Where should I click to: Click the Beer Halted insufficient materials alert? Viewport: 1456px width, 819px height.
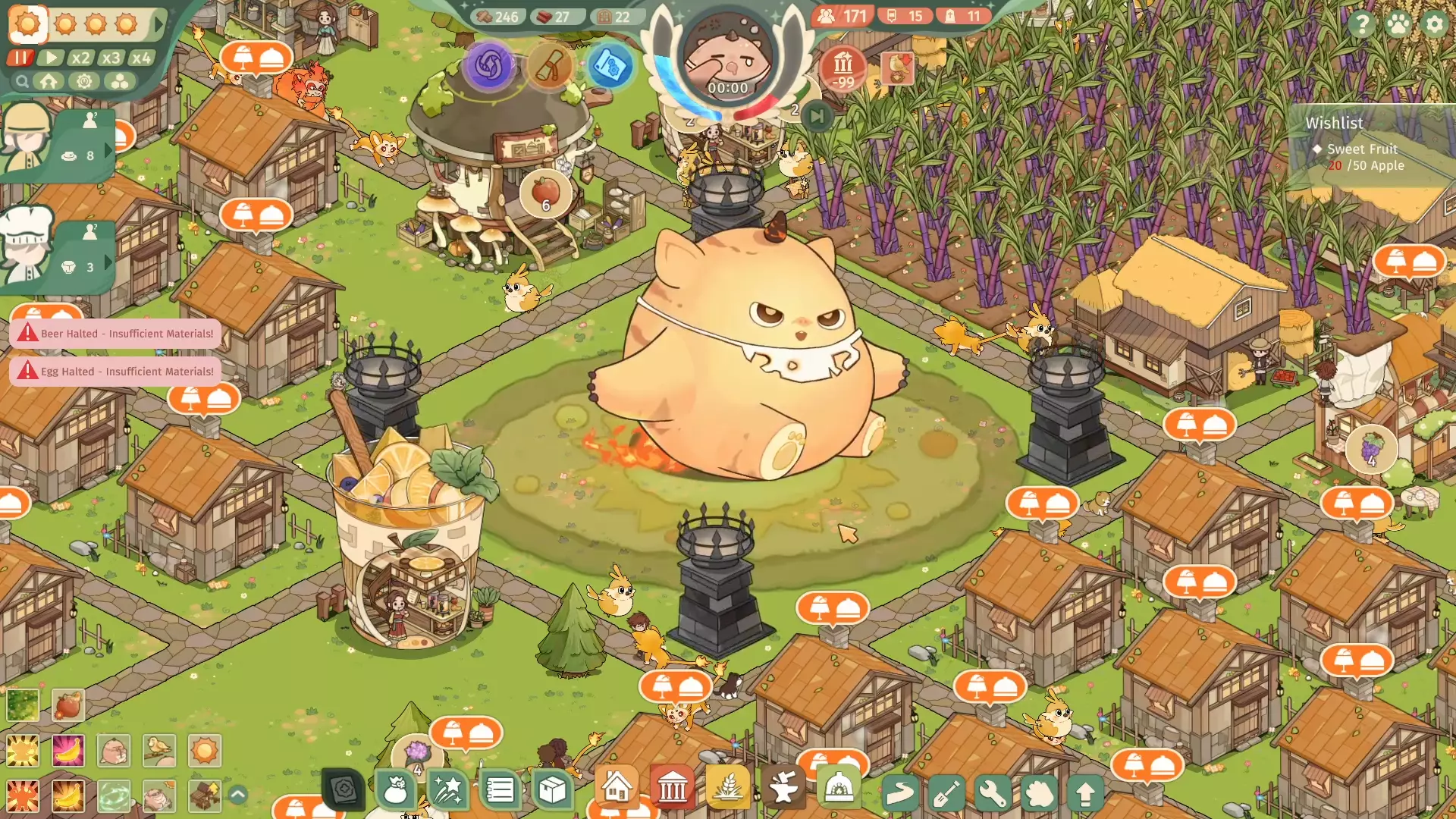point(116,334)
